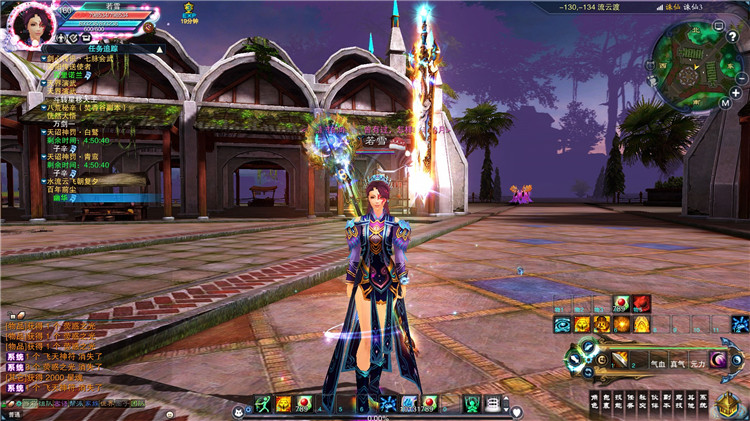The width and height of the screenshot is (750, 421).
Task: Use the red orb potion in quick slot
Action: pyautogui.click(x=620, y=303)
